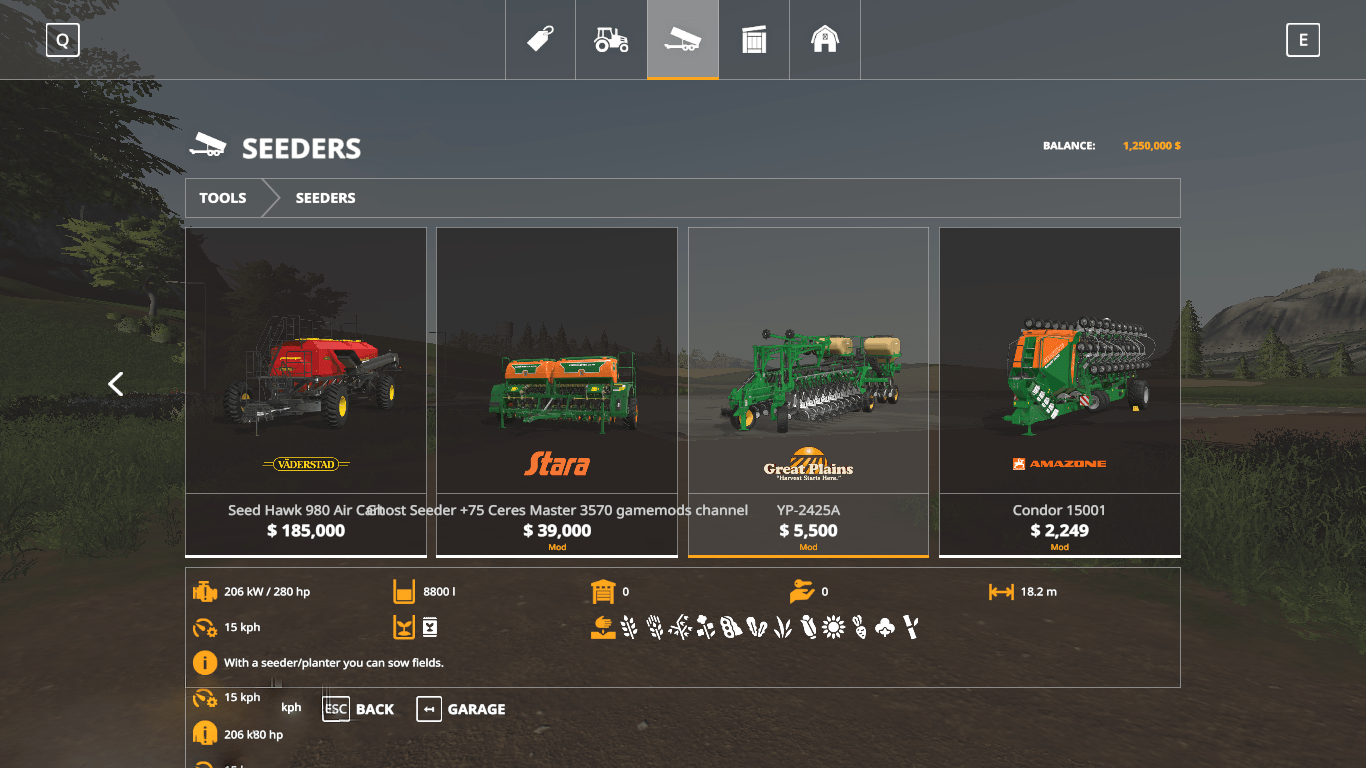Select the trailer tools tab
The height and width of the screenshot is (768, 1366).
tap(682, 40)
